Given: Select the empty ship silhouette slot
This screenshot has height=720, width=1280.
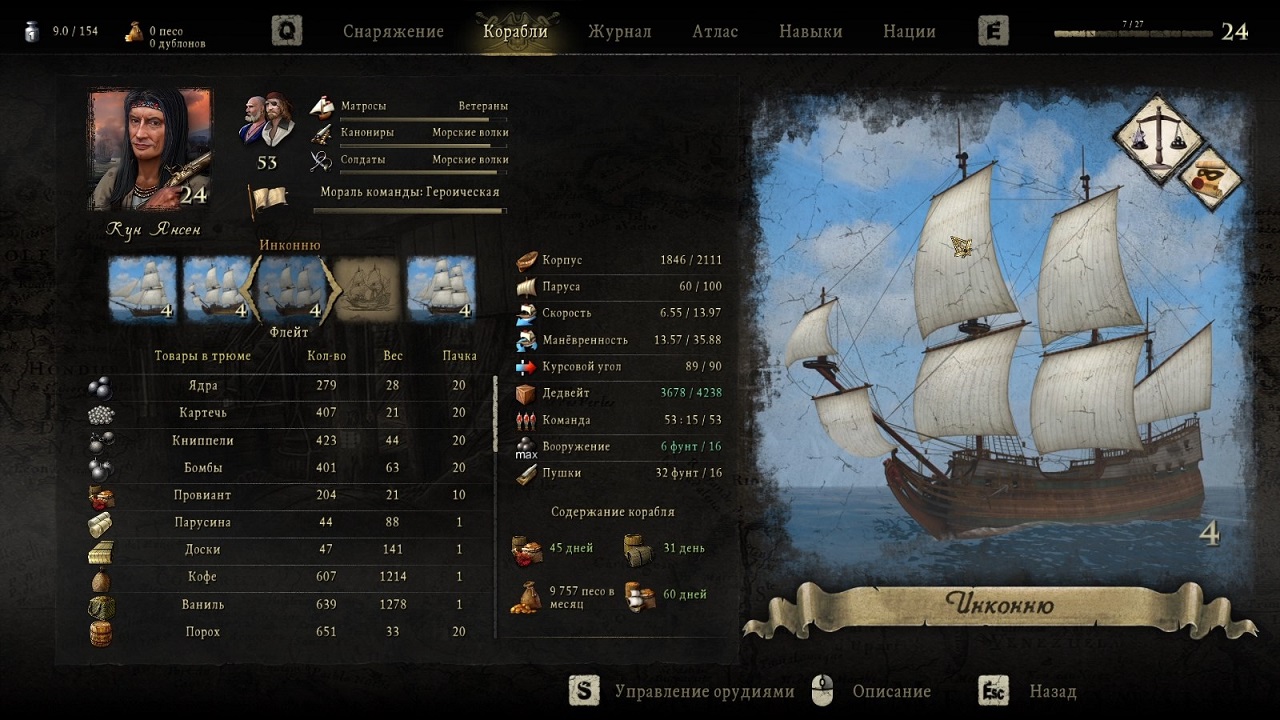Looking at the screenshot, I should [366, 288].
